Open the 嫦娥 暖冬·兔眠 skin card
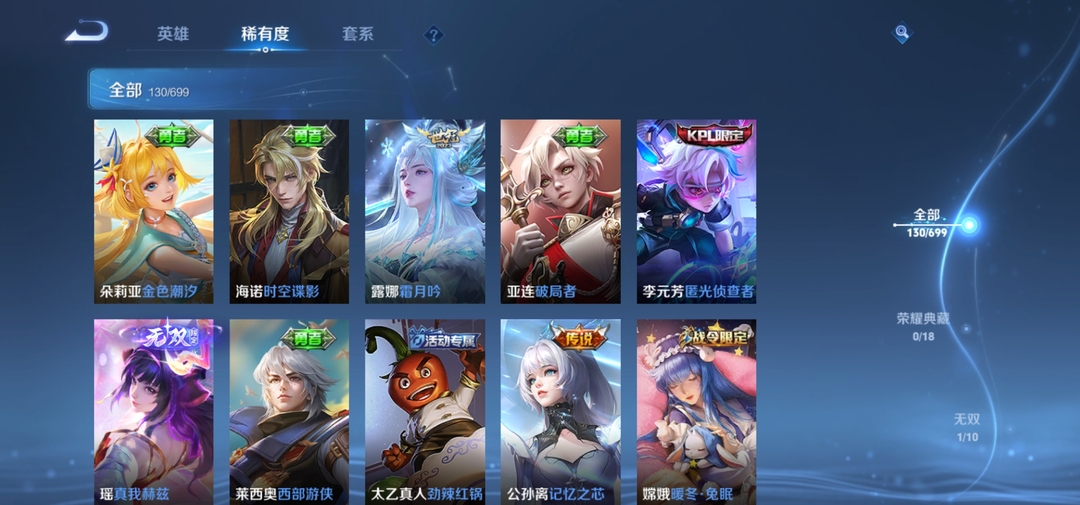Viewport: 1080px width, 505px height. tap(696, 411)
